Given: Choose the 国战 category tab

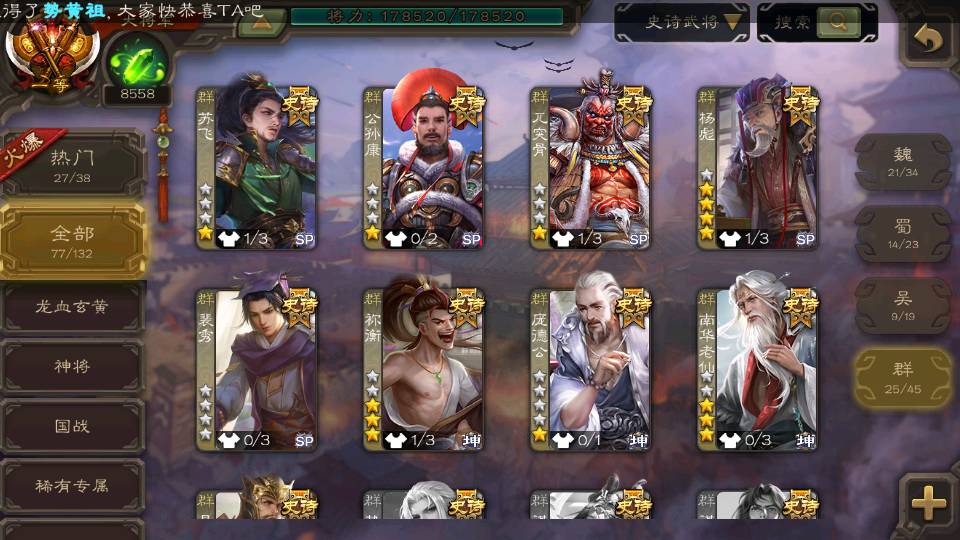Looking at the screenshot, I should pyautogui.click(x=72, y=427).
